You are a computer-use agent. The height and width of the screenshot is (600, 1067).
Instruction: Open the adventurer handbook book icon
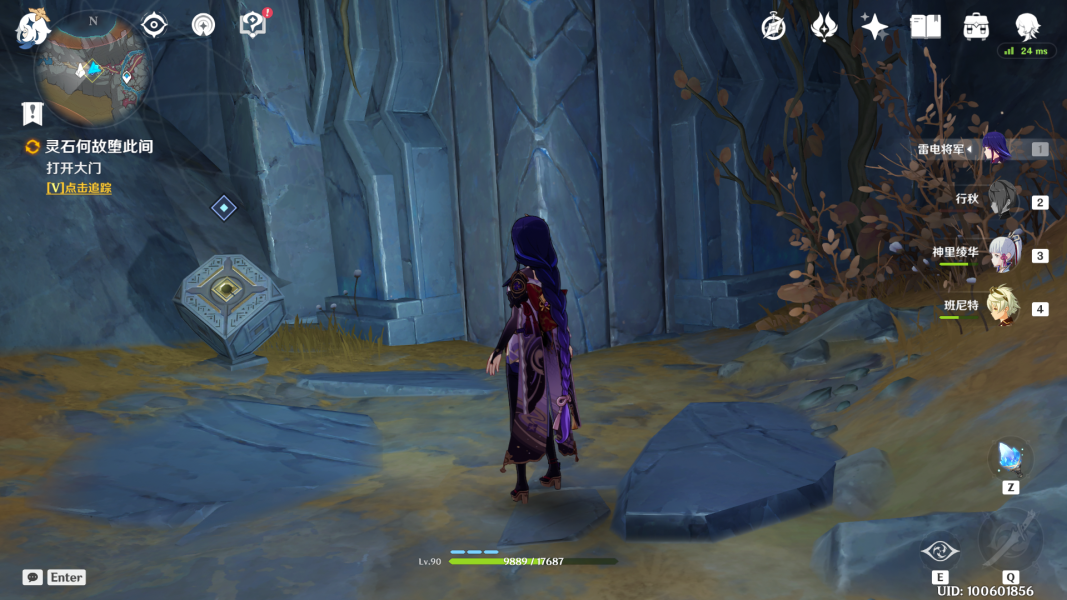click(x=925, y=27)
